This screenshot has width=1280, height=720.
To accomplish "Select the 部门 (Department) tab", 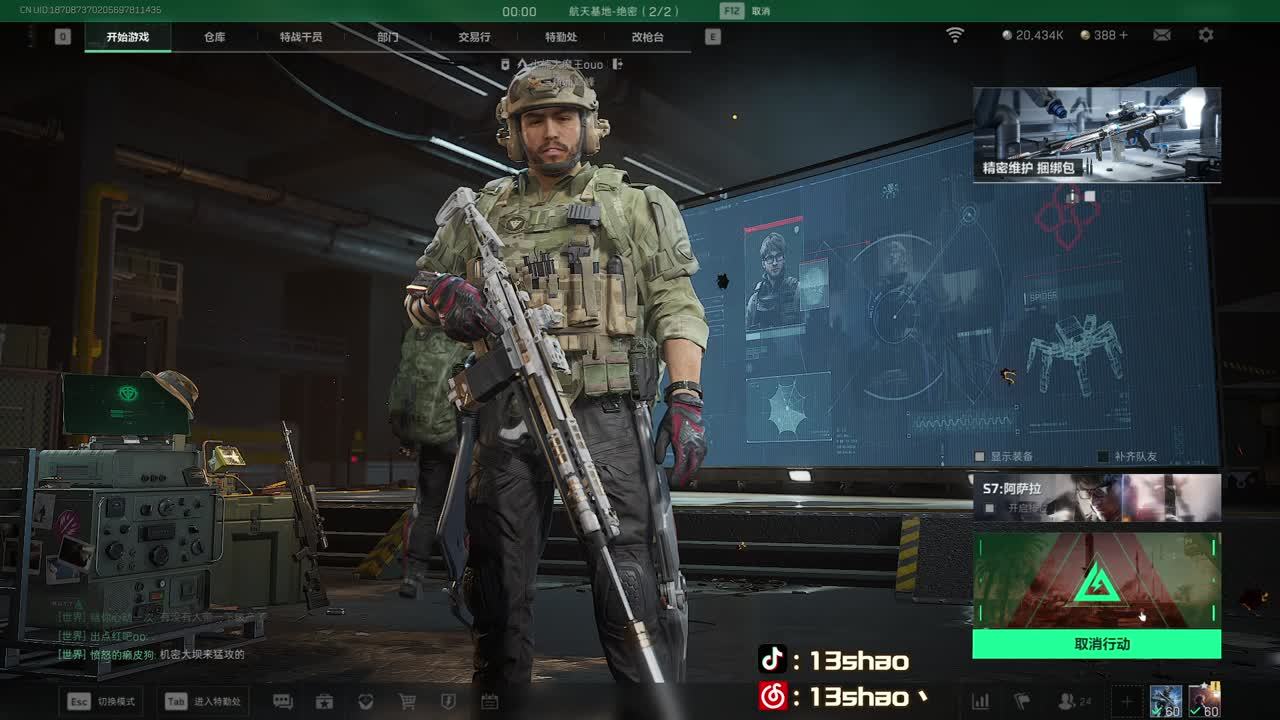I will click(x=388, y=37).
